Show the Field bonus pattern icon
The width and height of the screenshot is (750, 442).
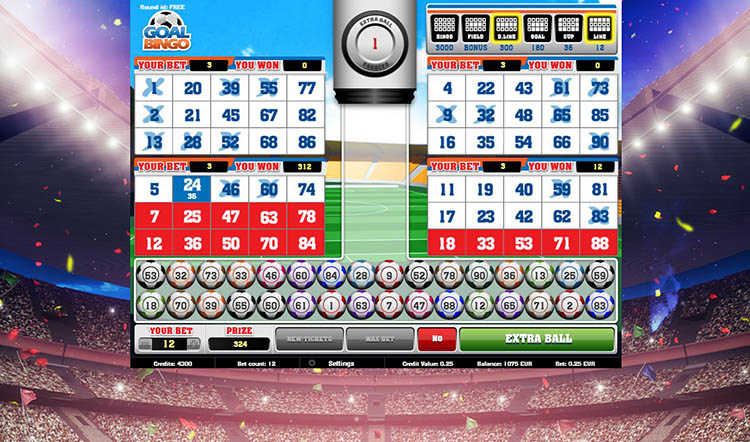tap(475, 27)
